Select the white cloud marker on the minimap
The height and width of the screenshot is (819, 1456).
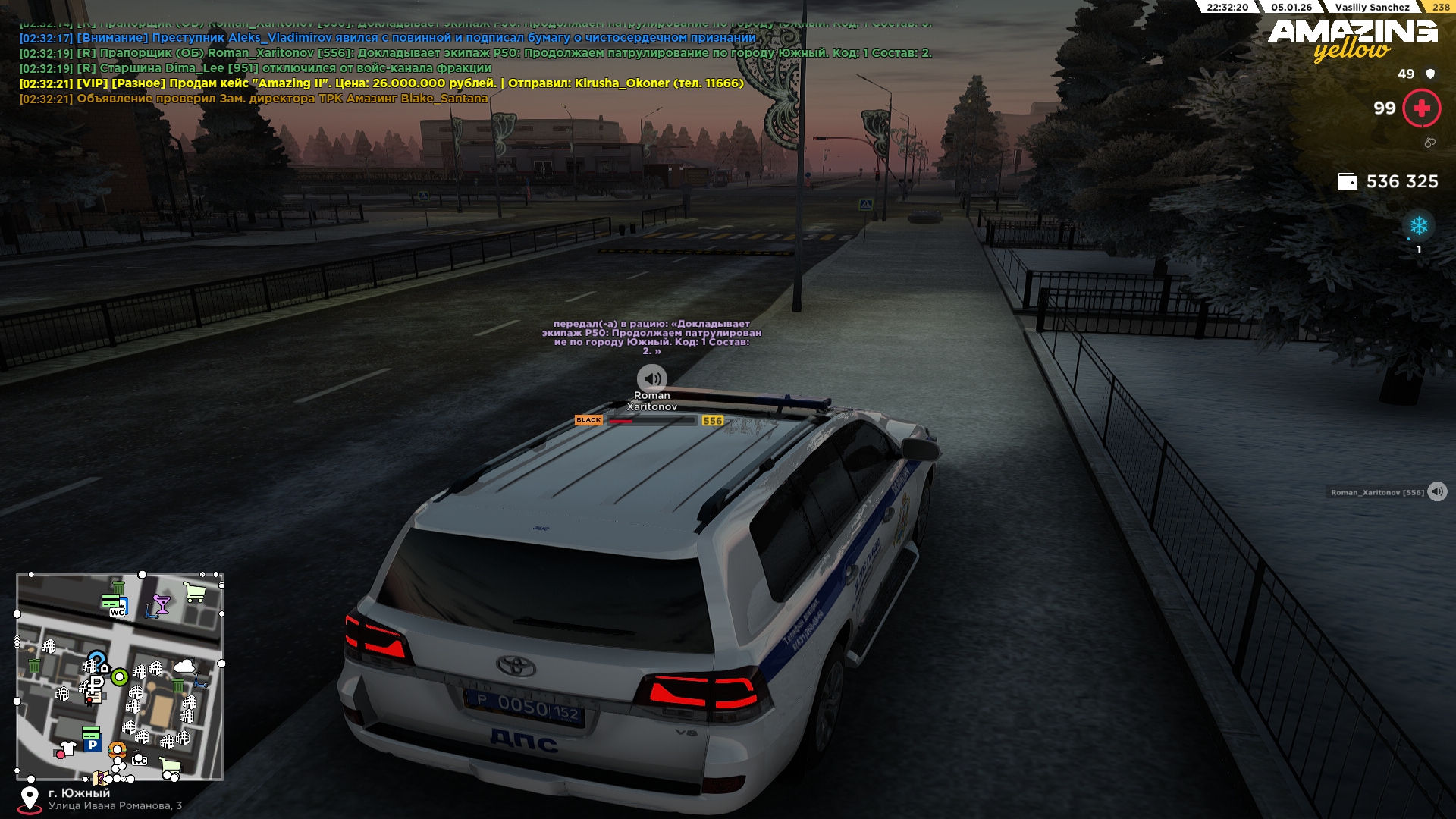184,666
